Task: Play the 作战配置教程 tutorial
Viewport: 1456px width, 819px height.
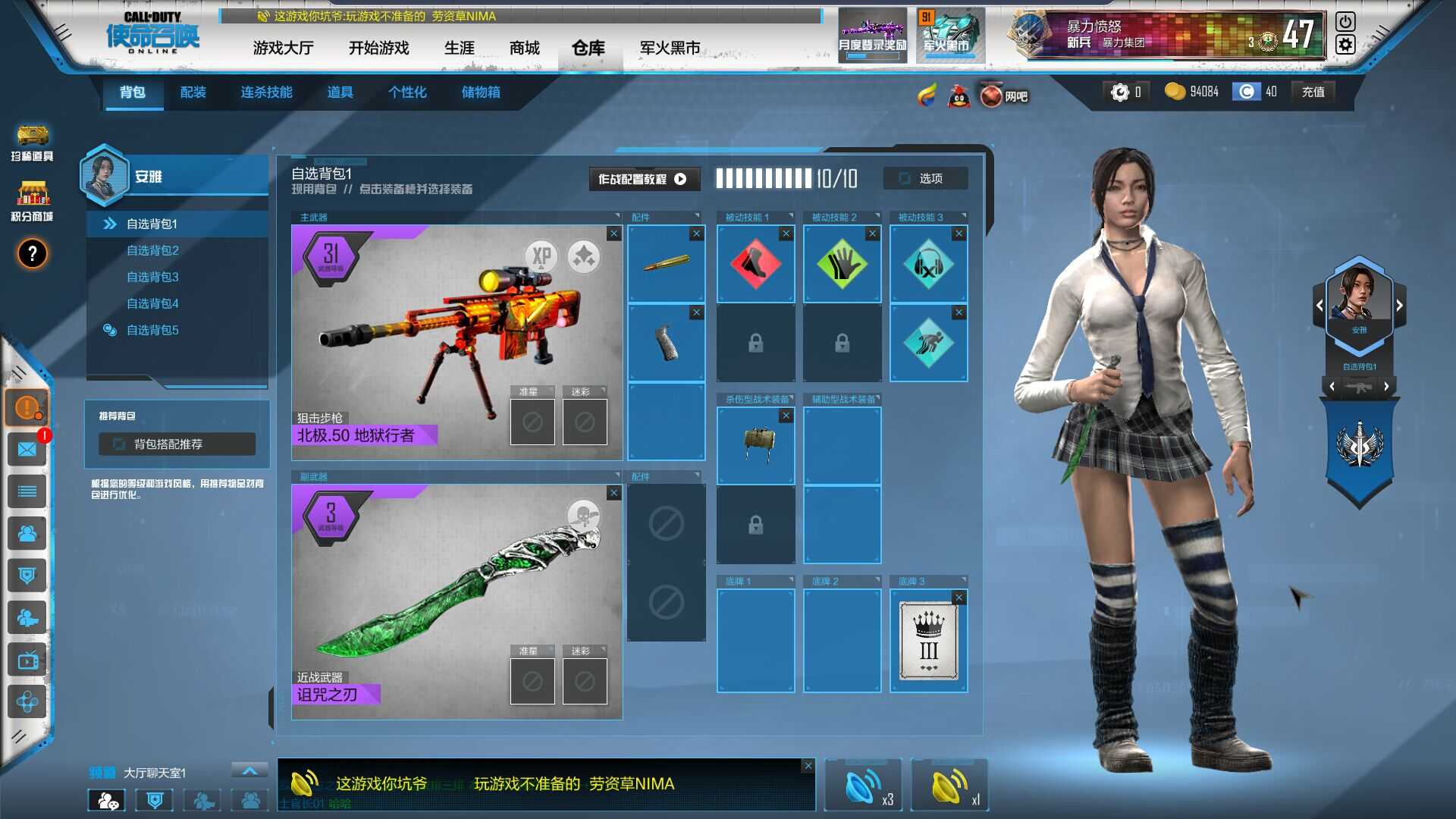Action: (642, 179)
